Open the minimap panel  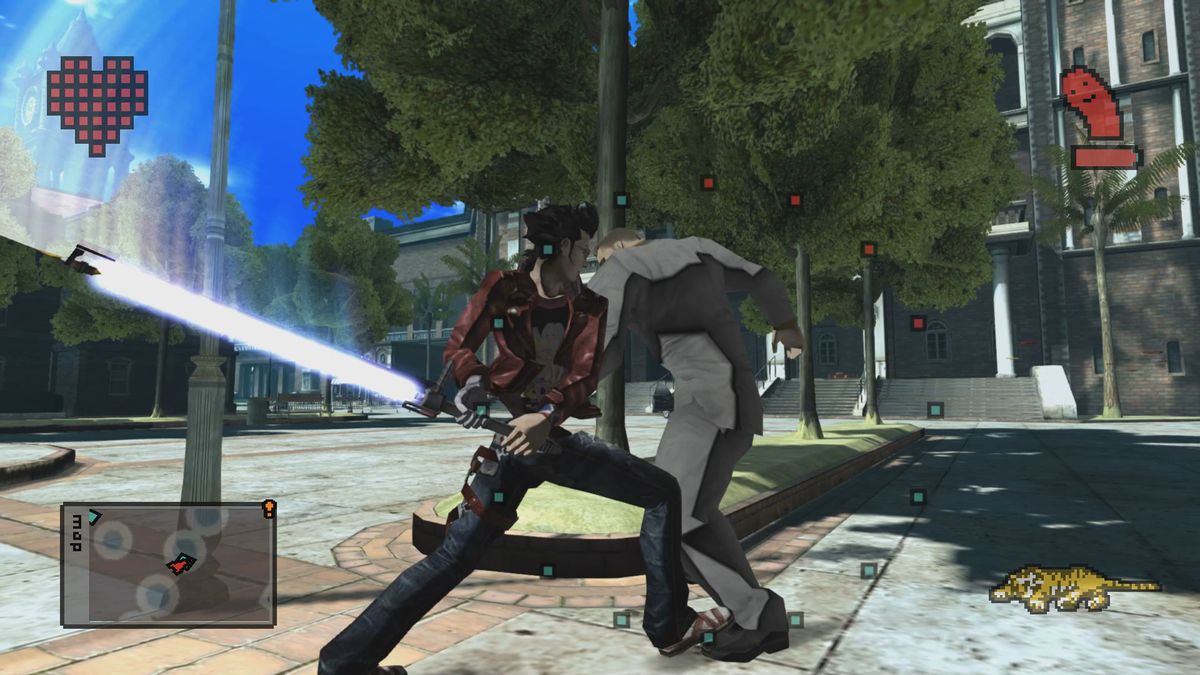pos(168,564)
